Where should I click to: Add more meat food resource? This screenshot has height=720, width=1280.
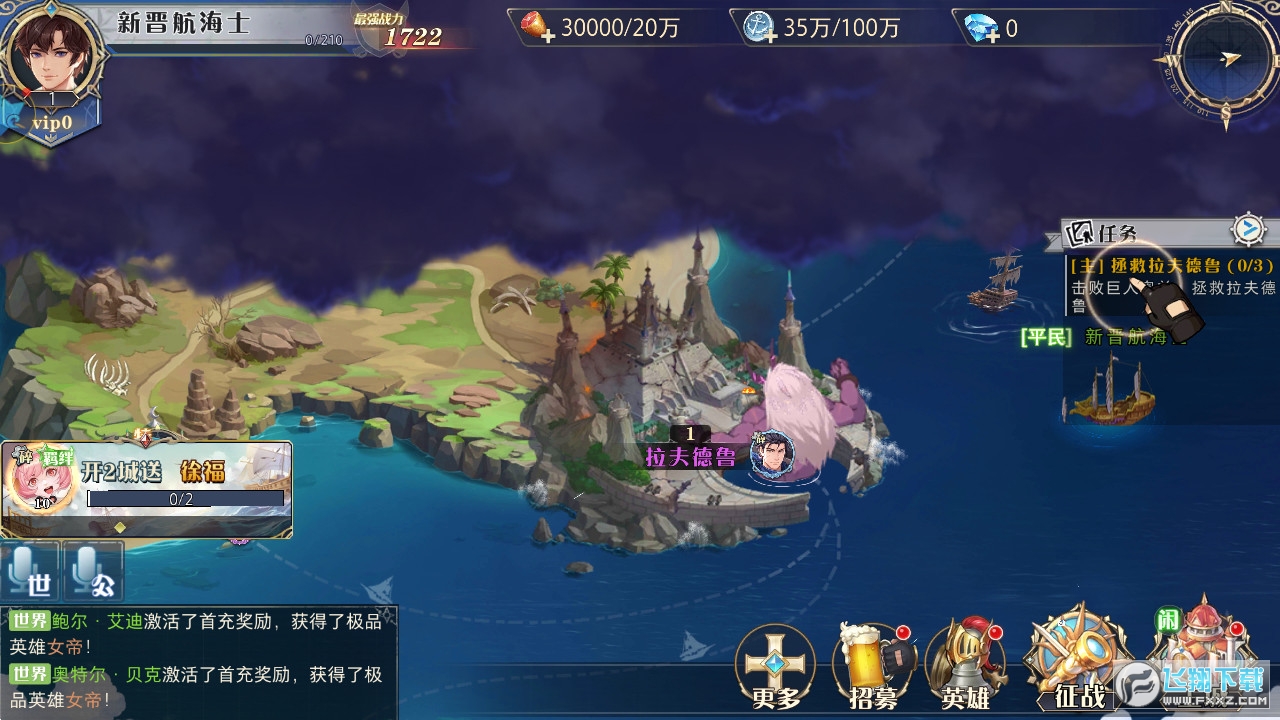[540, 27]
